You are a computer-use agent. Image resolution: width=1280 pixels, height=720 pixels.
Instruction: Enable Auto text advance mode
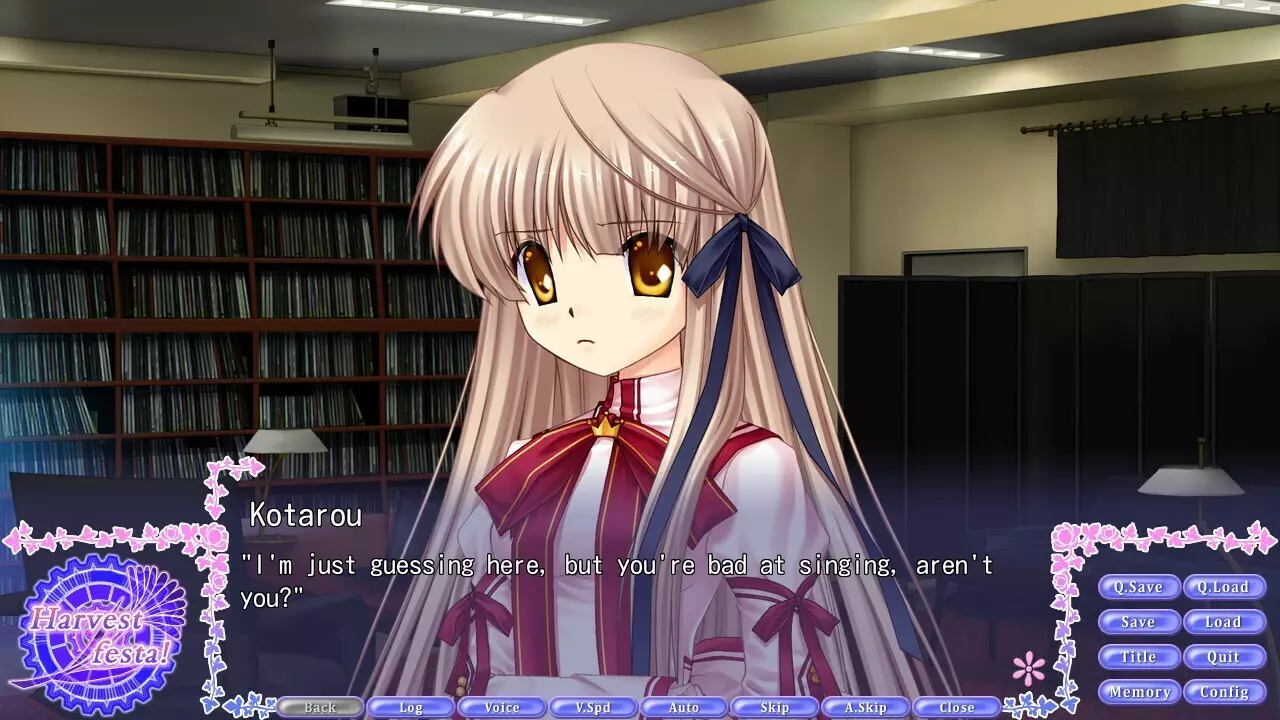tap(684, 706)
